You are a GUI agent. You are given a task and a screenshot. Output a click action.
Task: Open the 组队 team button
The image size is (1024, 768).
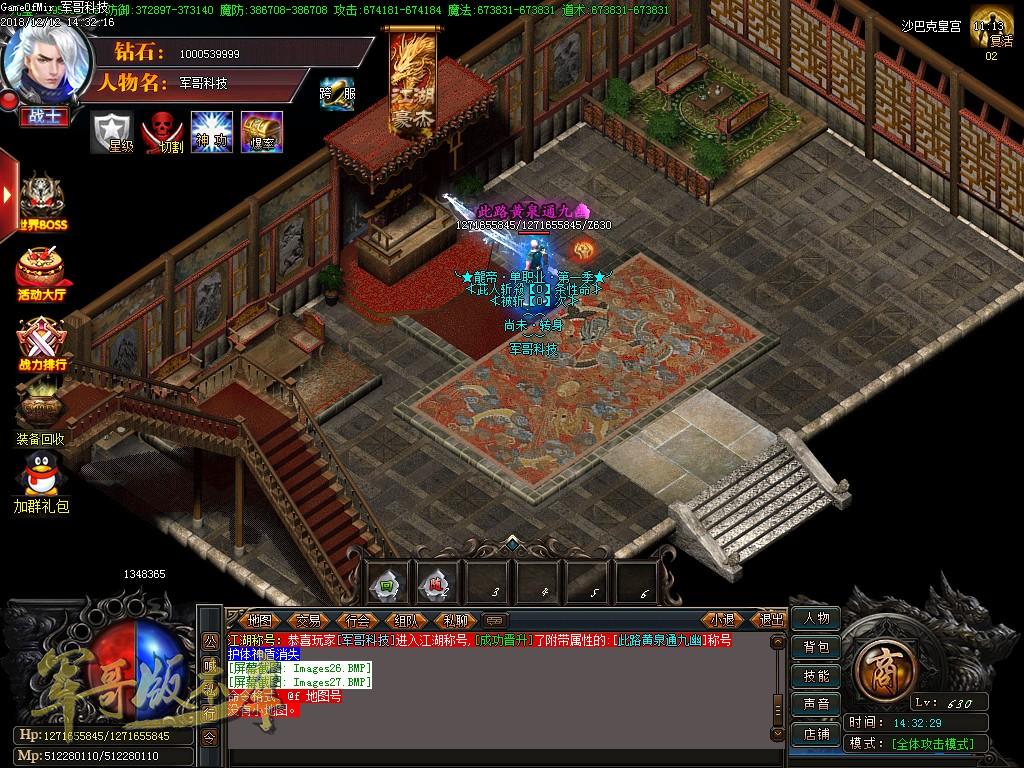(x=406, y=620)
